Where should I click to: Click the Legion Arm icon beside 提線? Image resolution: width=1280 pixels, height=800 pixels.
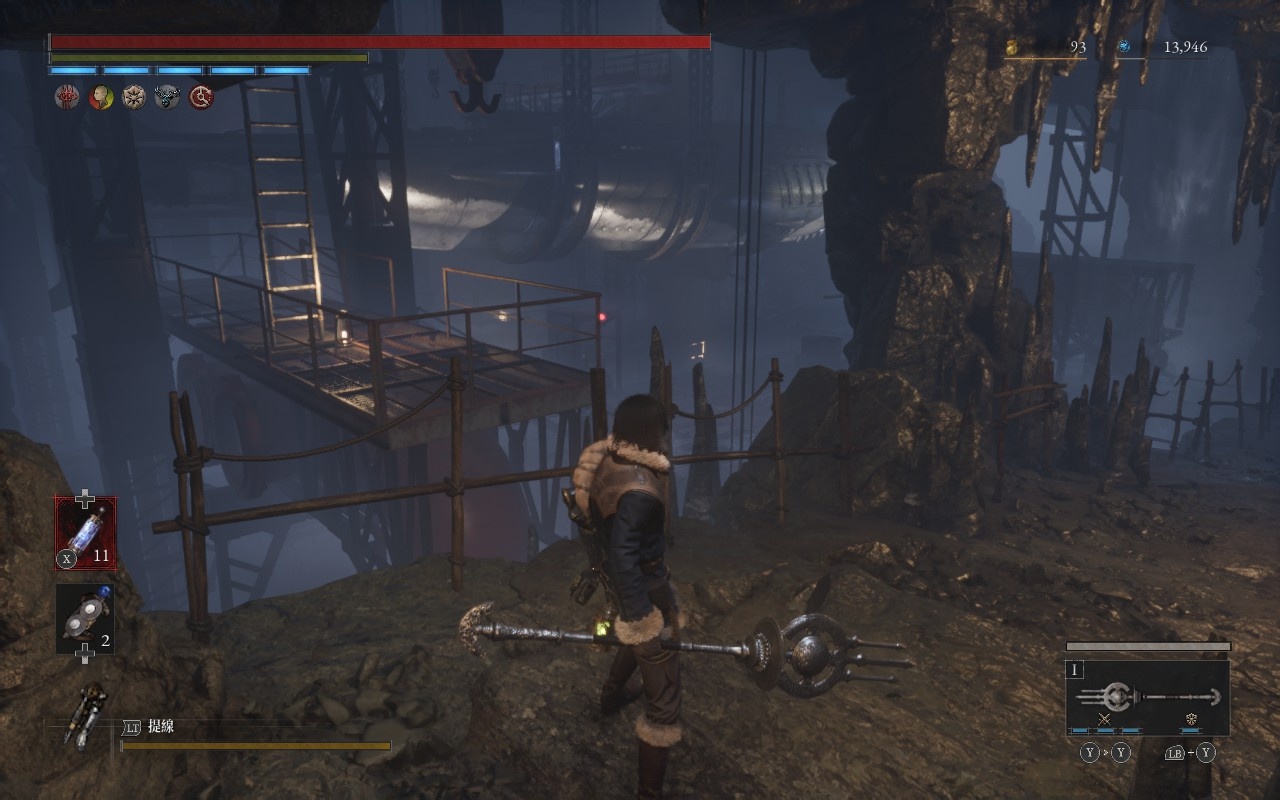tap(86, 714)
